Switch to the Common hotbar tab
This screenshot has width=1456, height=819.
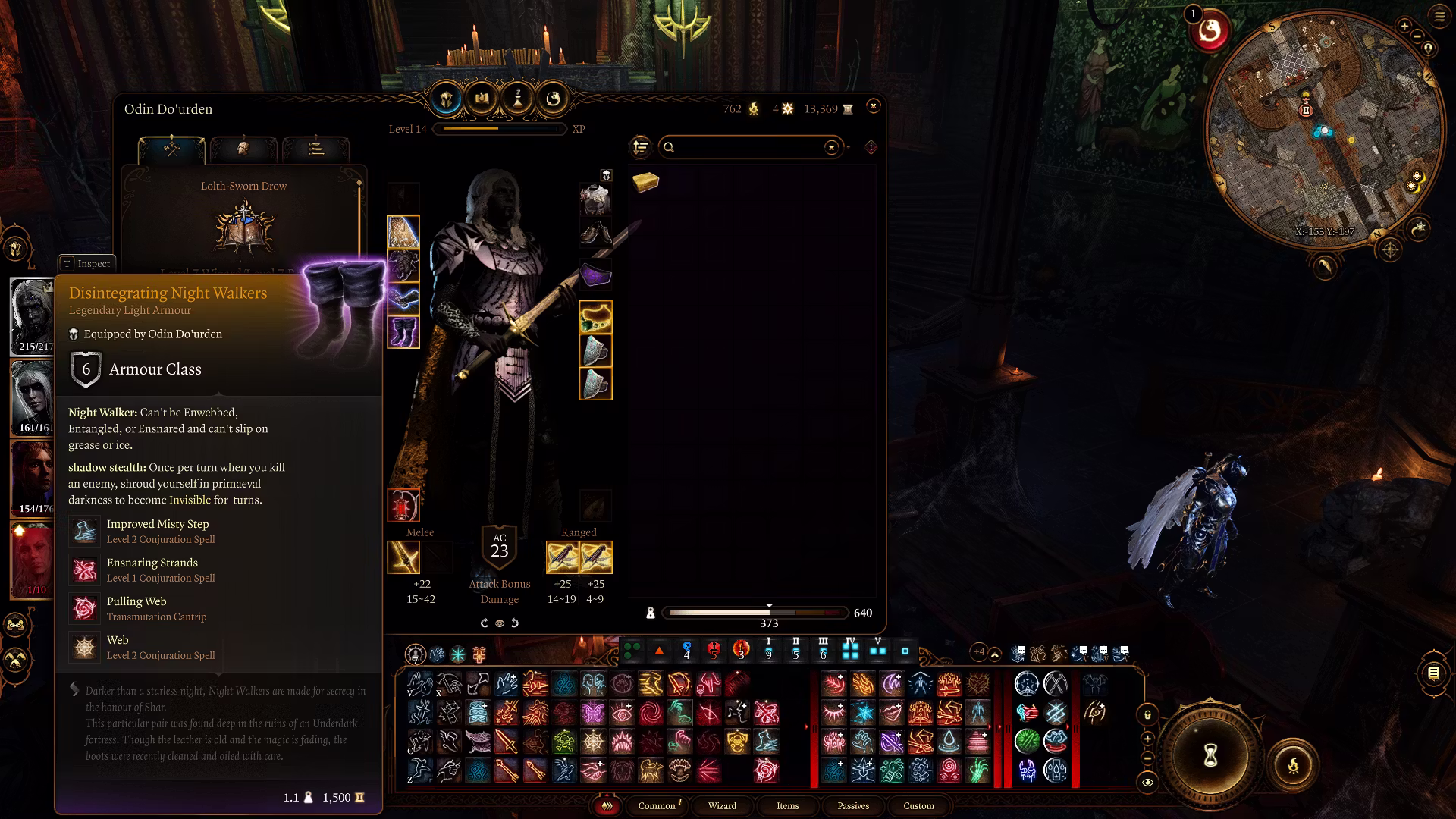[x=657, y=805]
